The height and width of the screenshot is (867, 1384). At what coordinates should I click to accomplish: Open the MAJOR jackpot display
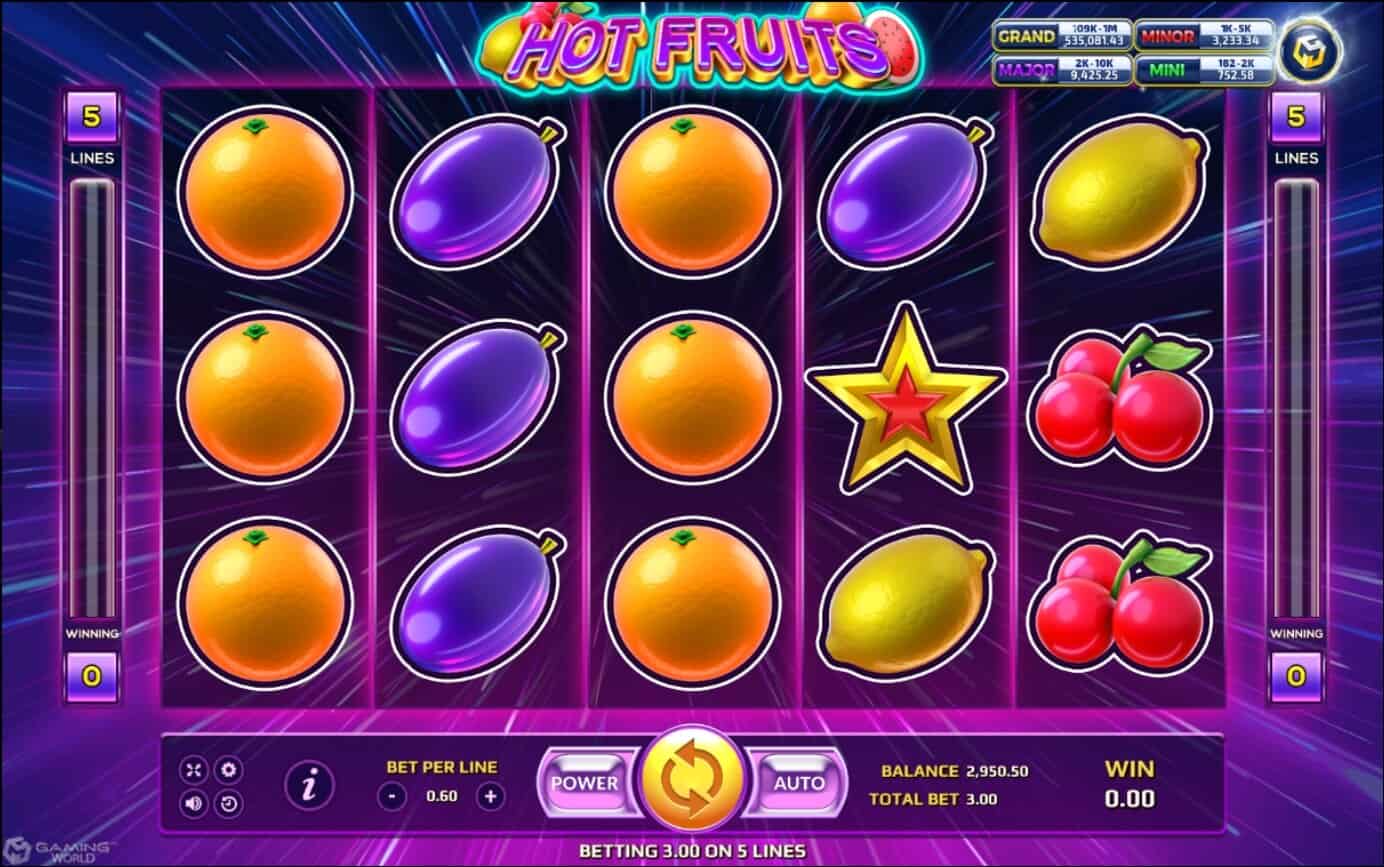click(1064, 68)
